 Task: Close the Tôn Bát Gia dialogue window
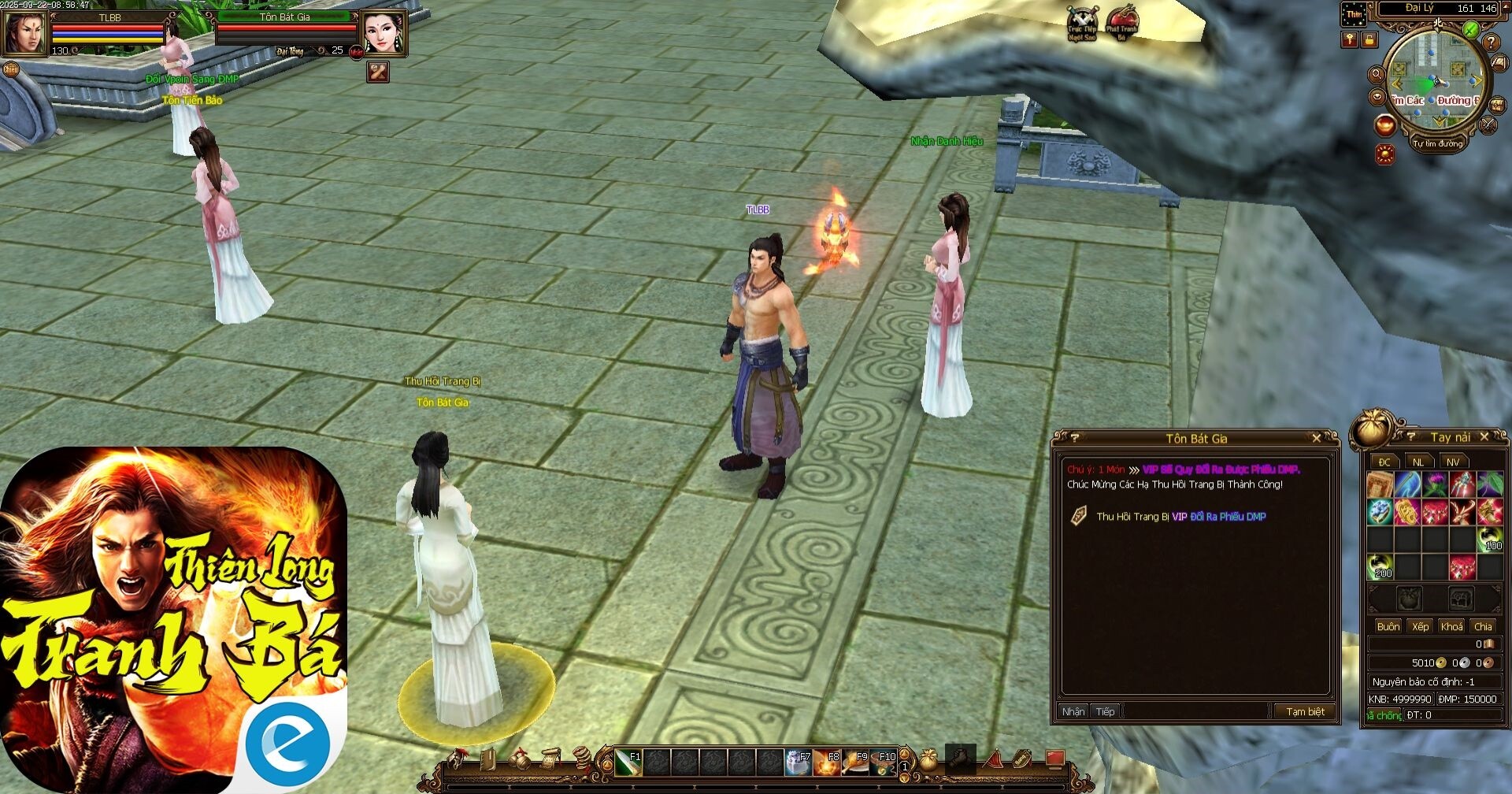(x=1316, y=438)
